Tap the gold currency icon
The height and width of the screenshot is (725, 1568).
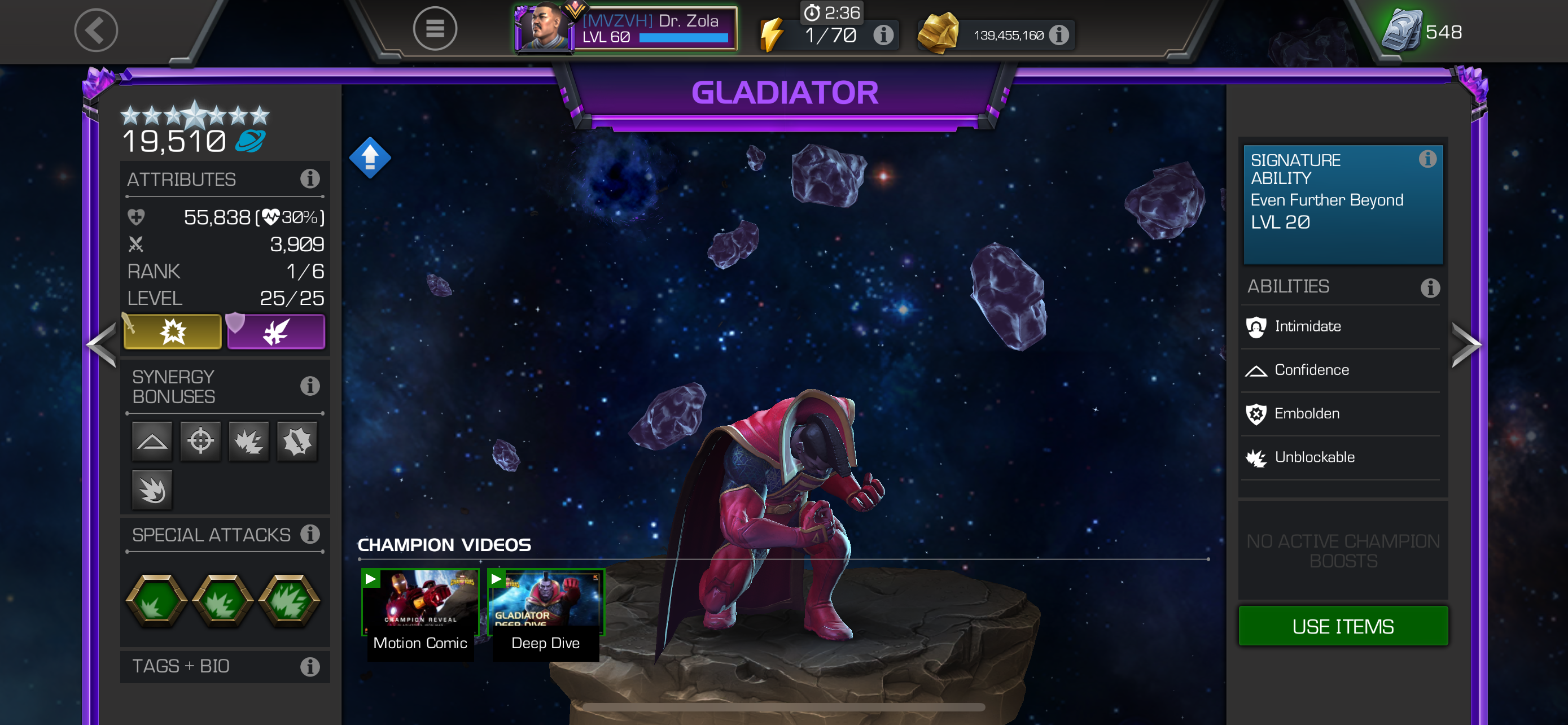(x=938, y=32)
